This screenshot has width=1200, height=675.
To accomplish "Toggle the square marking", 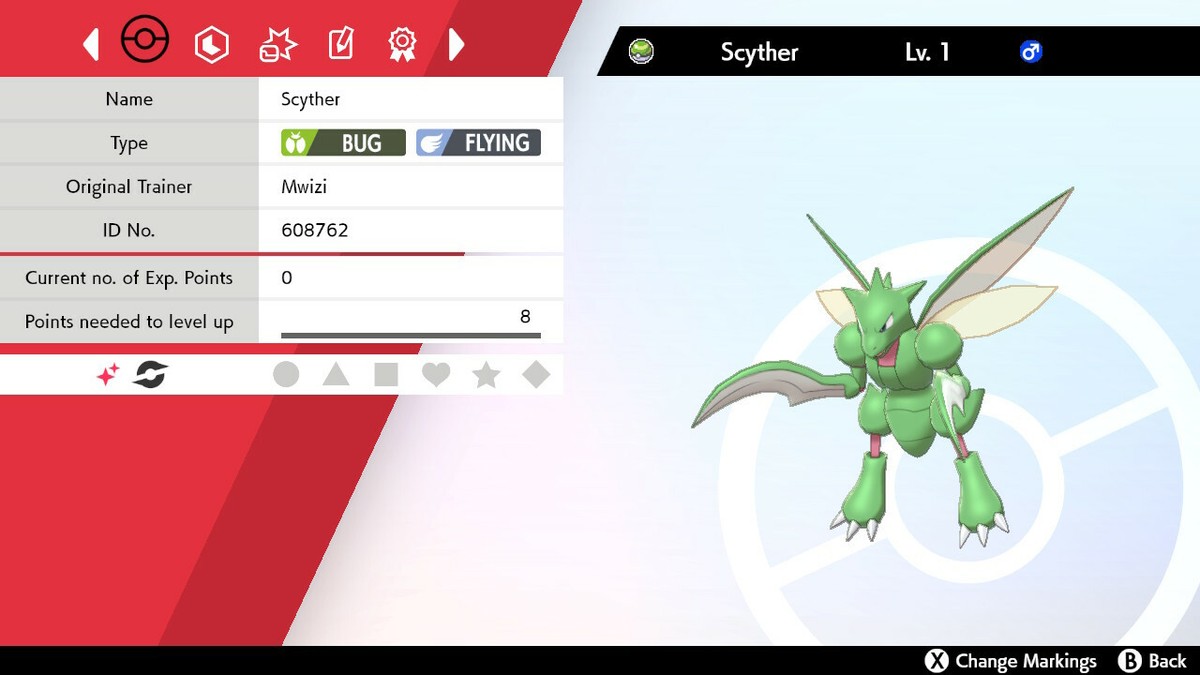I will tap(386, 375).
